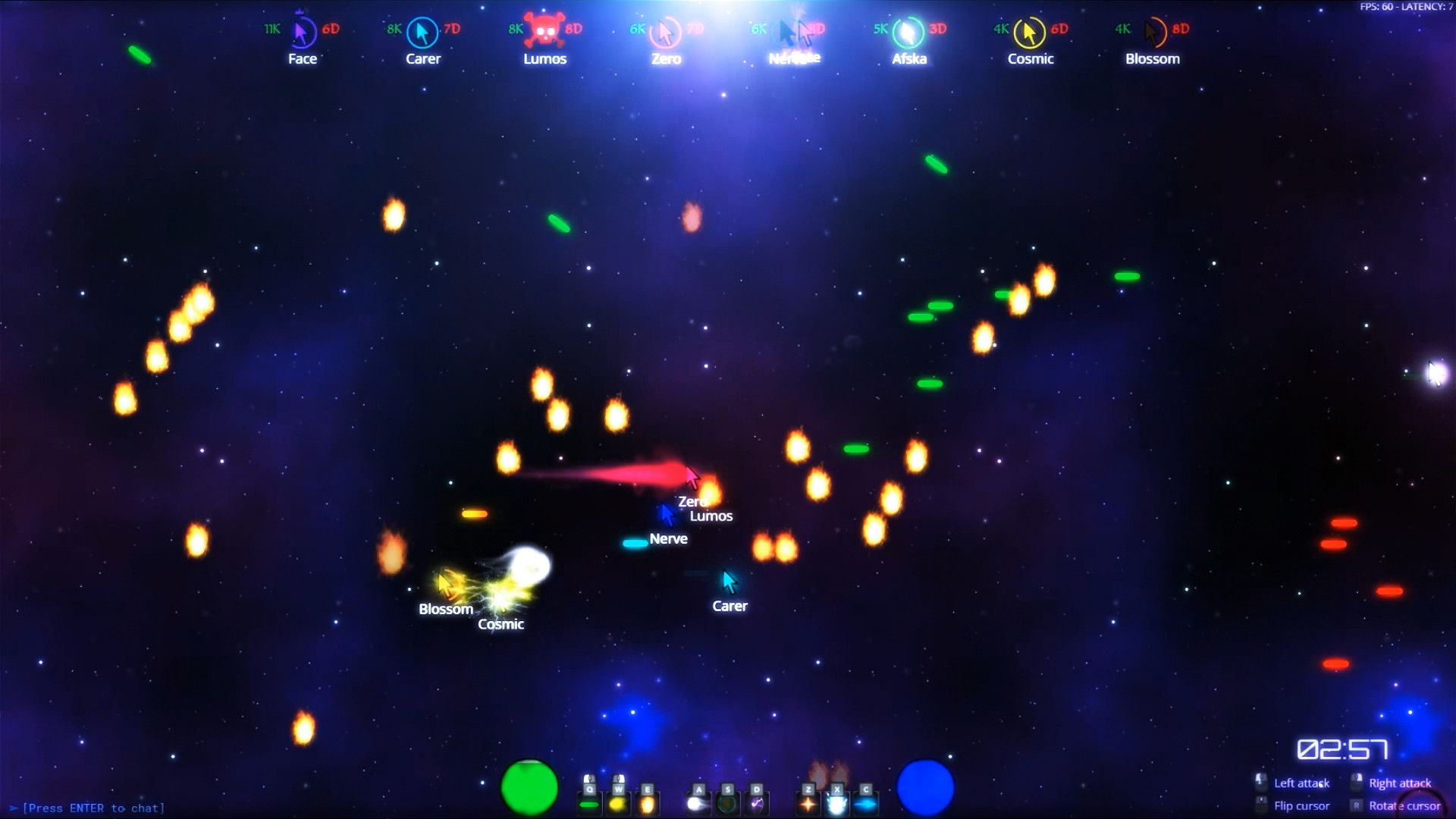Open chat via the Press ENTER to chat prompt

(91, 808)
